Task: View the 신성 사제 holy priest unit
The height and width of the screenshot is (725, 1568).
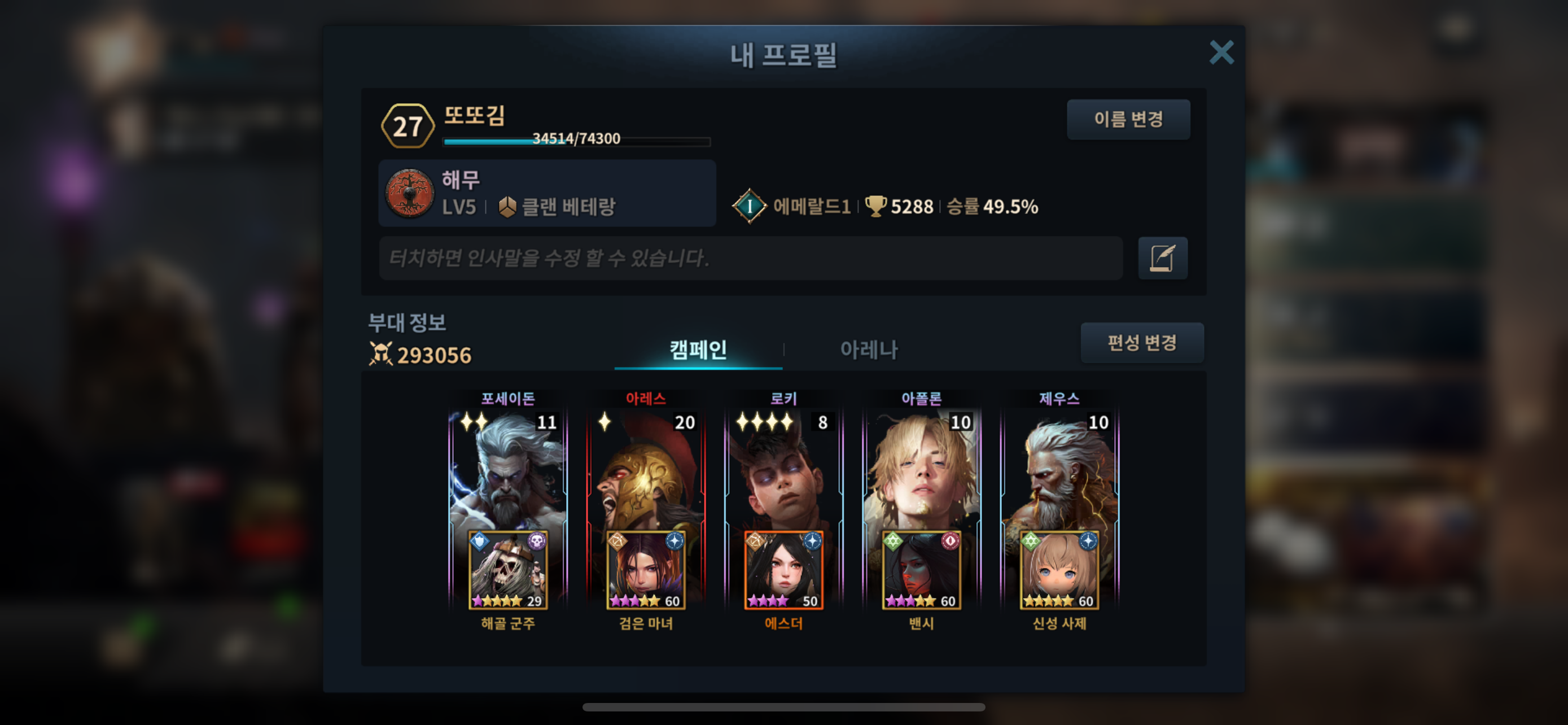Action: (1059, 570)
